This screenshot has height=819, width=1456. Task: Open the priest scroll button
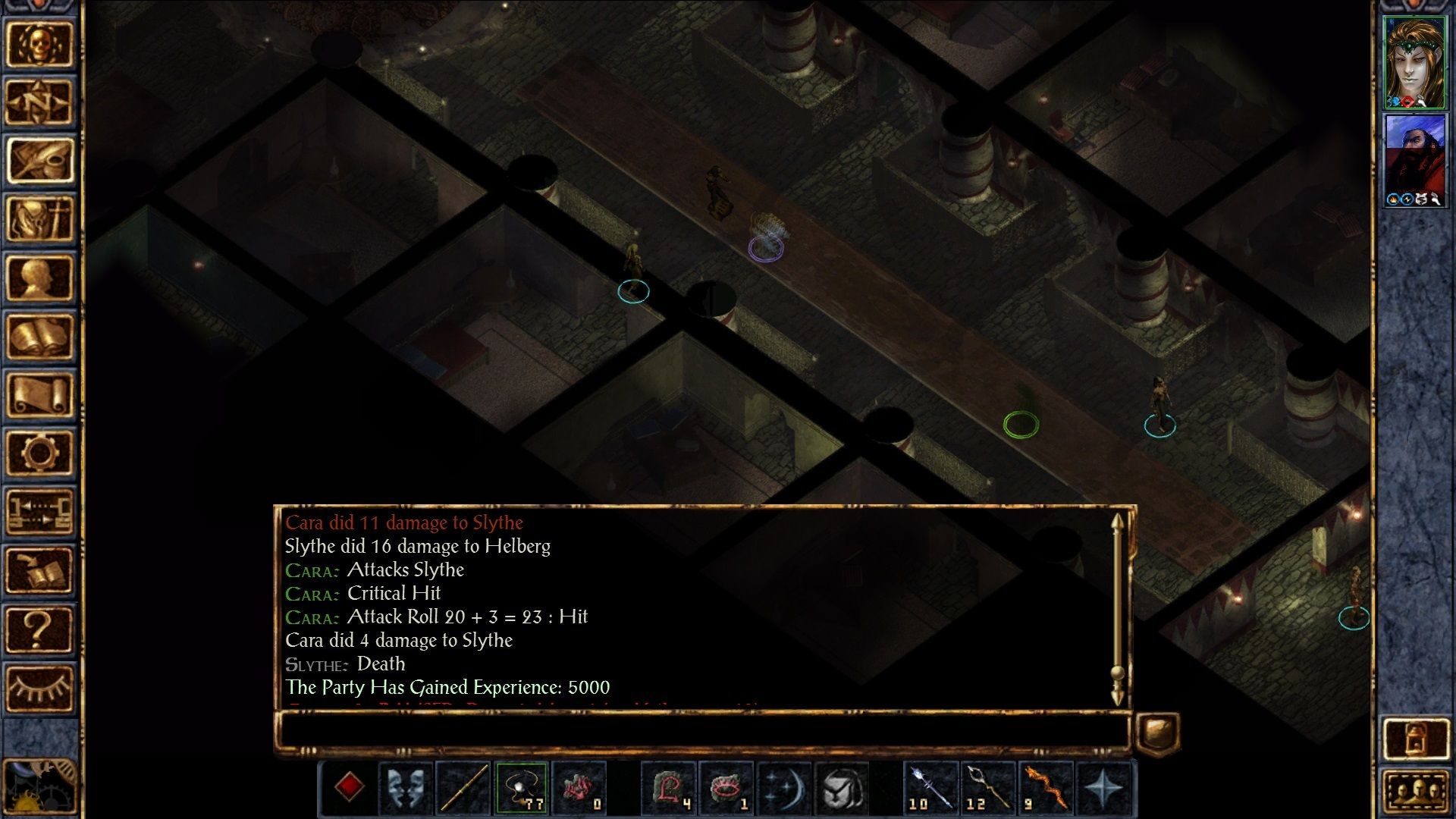pos(39,394)
